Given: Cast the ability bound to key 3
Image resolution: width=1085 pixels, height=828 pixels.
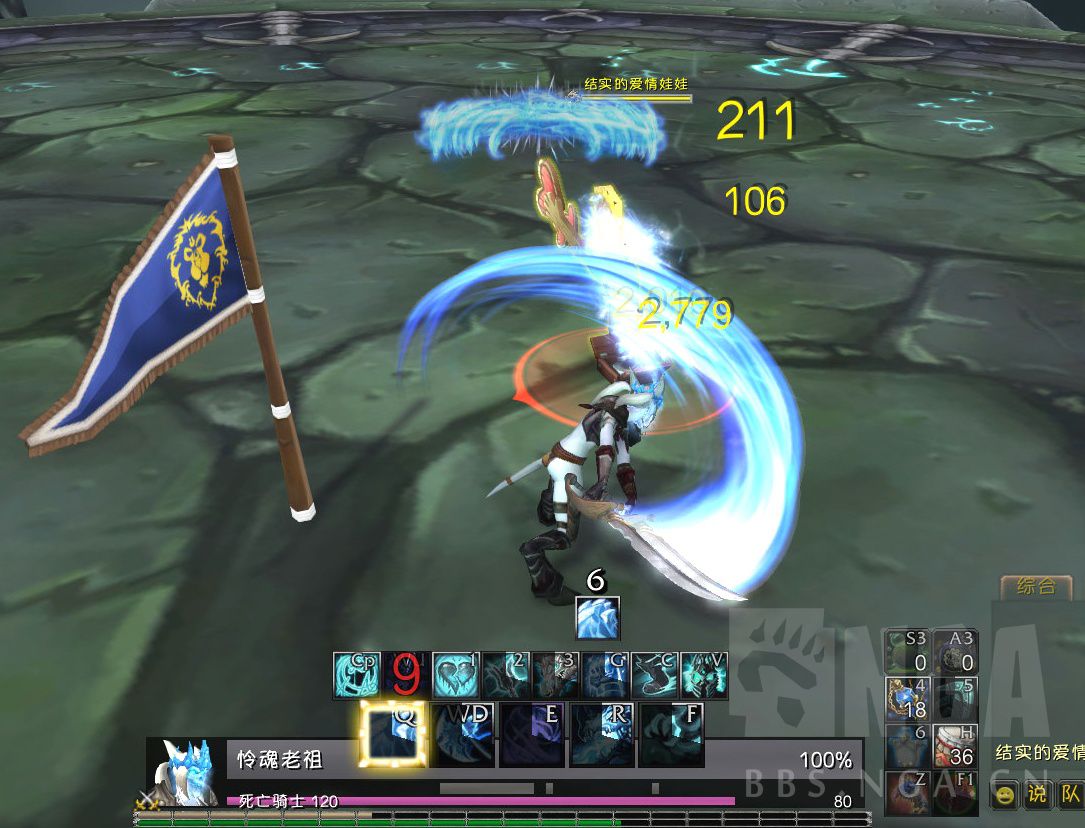Looking at the screenshot, I should click(x=555, y=675).
